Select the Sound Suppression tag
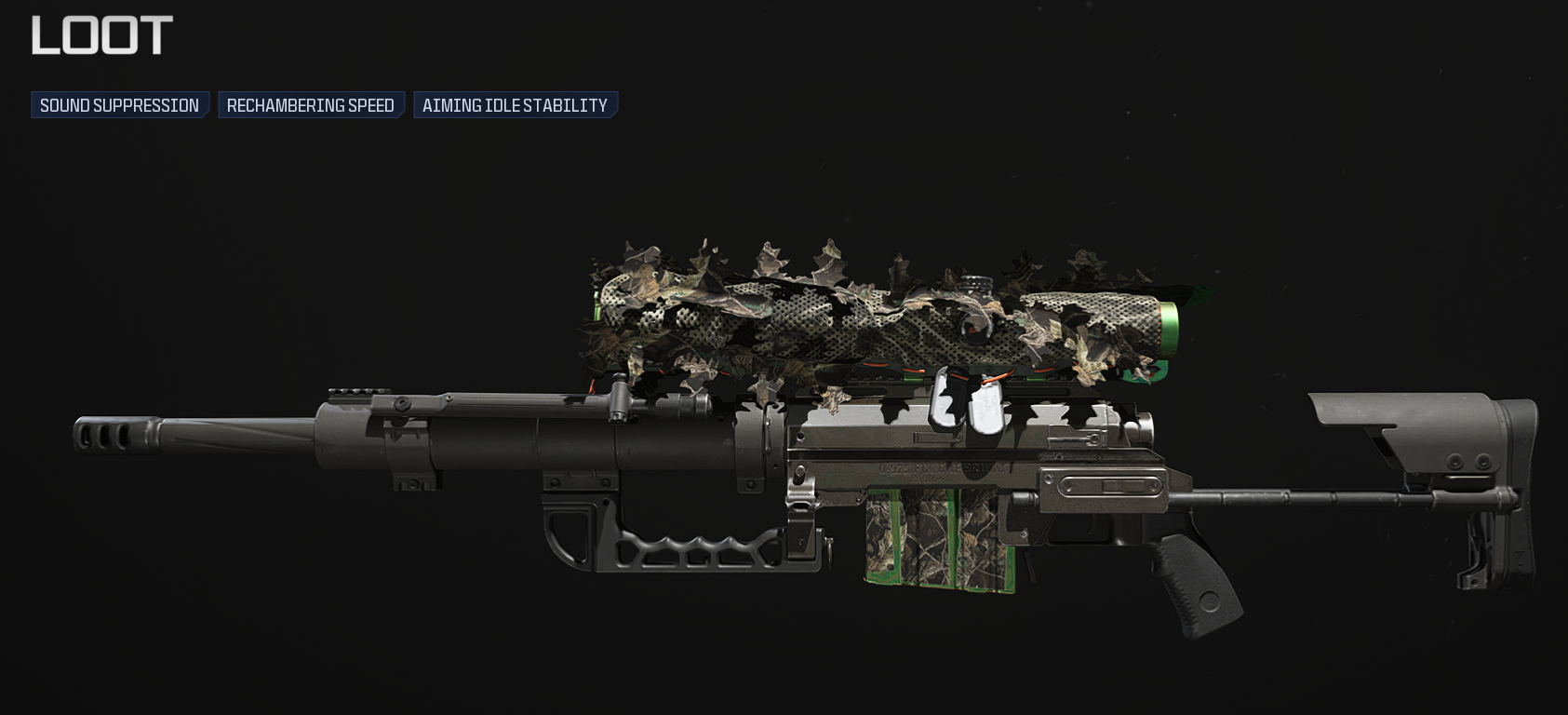This screenshot has width=1568, height=715. click(x=119, y=105)
